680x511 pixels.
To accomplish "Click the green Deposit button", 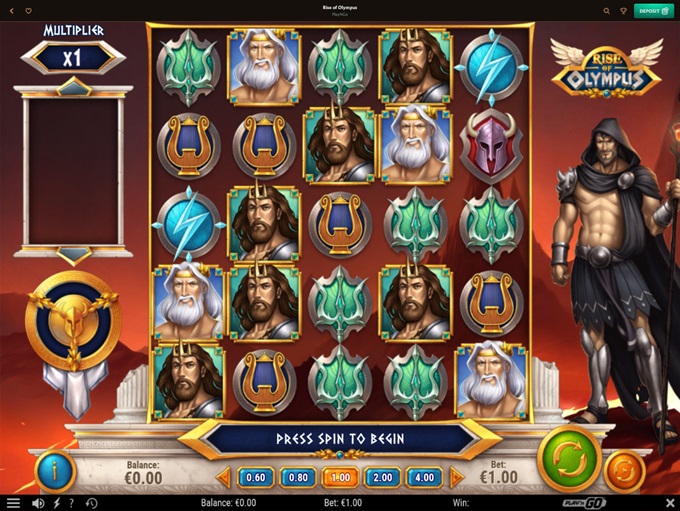I will tap(650, 11).
